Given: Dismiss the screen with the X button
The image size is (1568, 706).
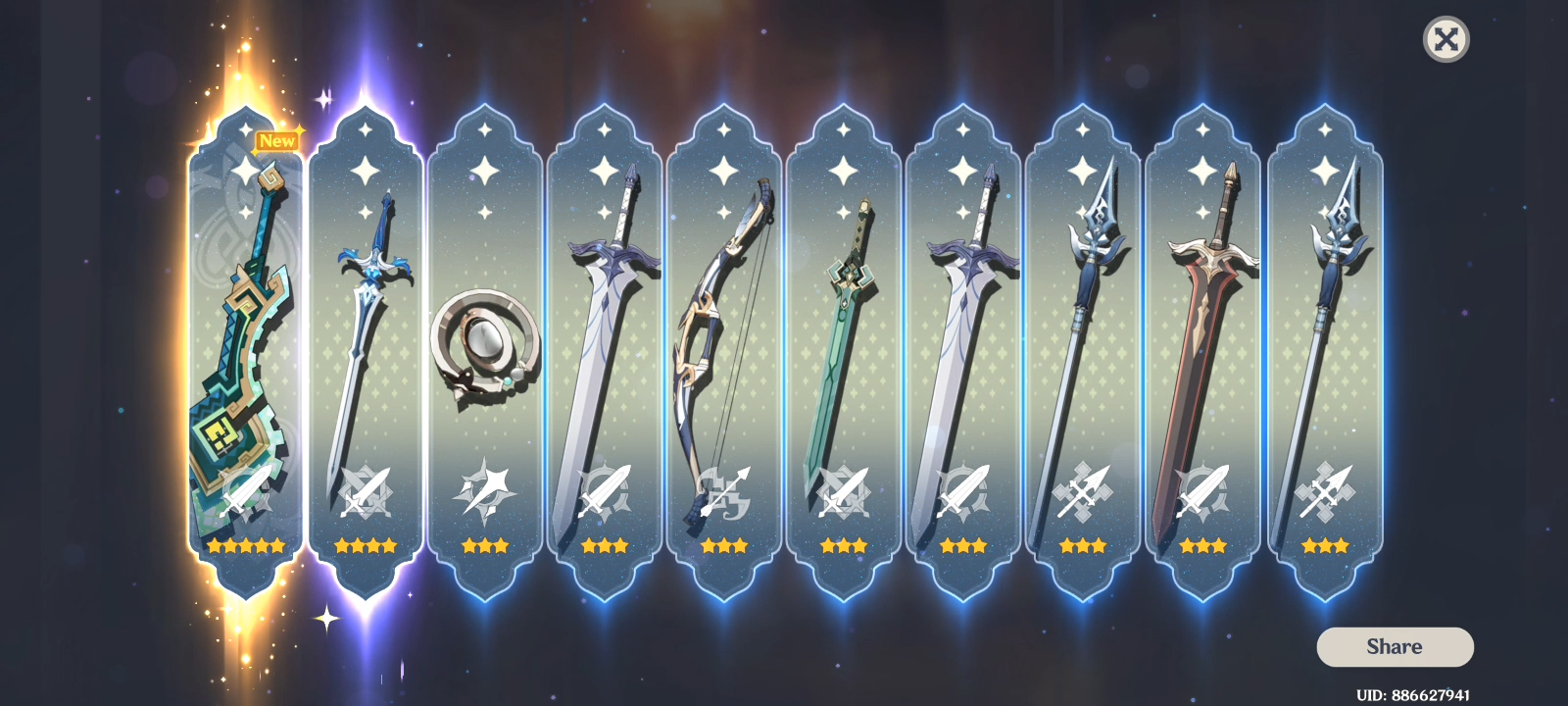Looking at the screenshot, I should 1445,39.
